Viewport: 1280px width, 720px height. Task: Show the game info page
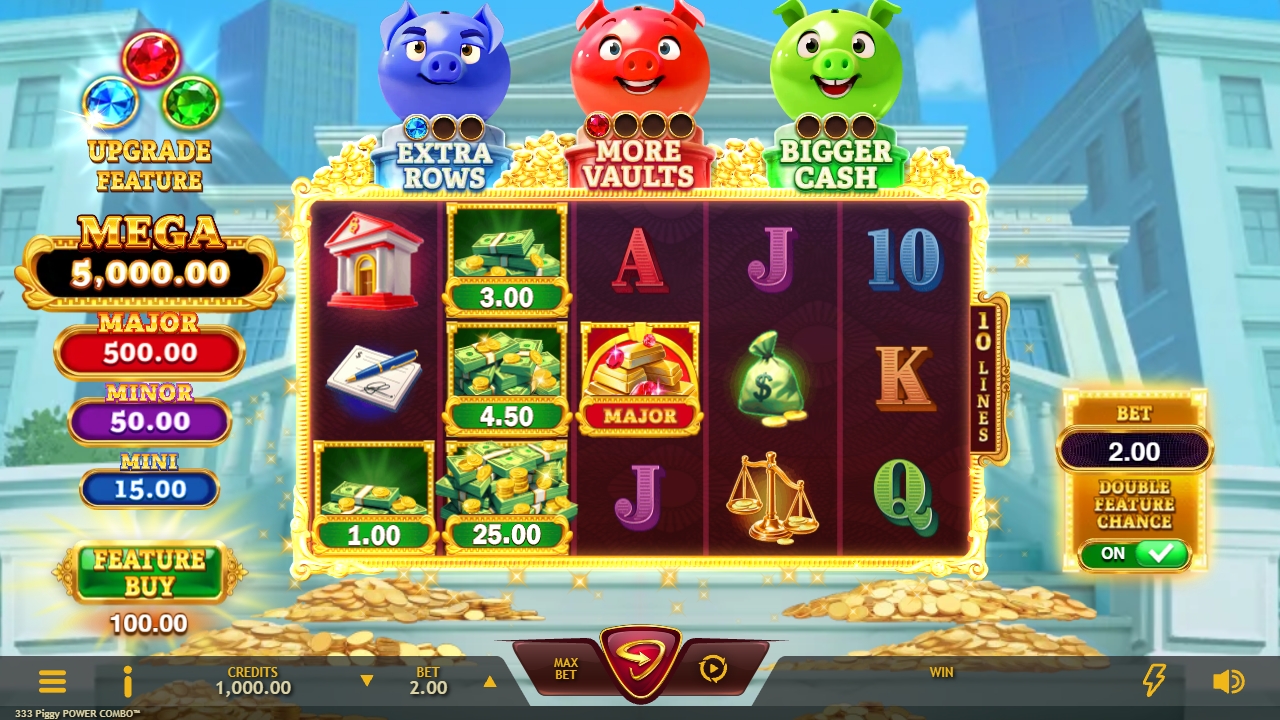click(x=127, y=682)
